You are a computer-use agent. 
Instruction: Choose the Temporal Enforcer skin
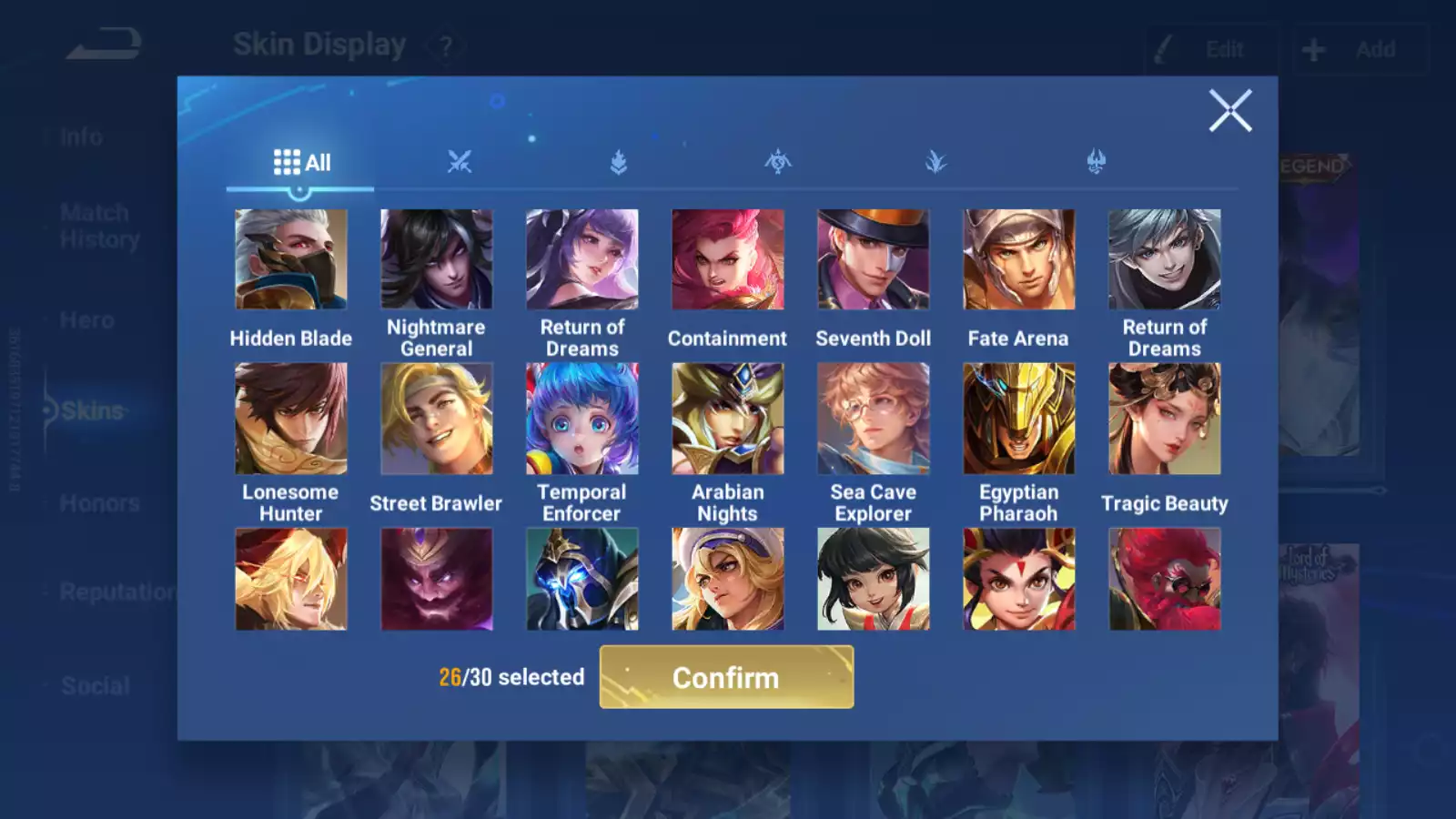[x=581, y=419]
